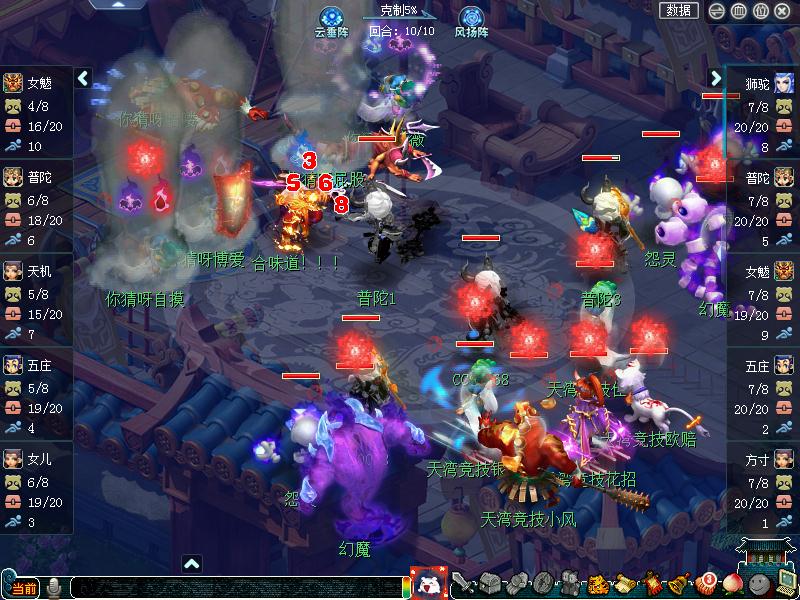Select 天机 in the left team list
This screenshot has width=800, height=600.
click(38, 272)
